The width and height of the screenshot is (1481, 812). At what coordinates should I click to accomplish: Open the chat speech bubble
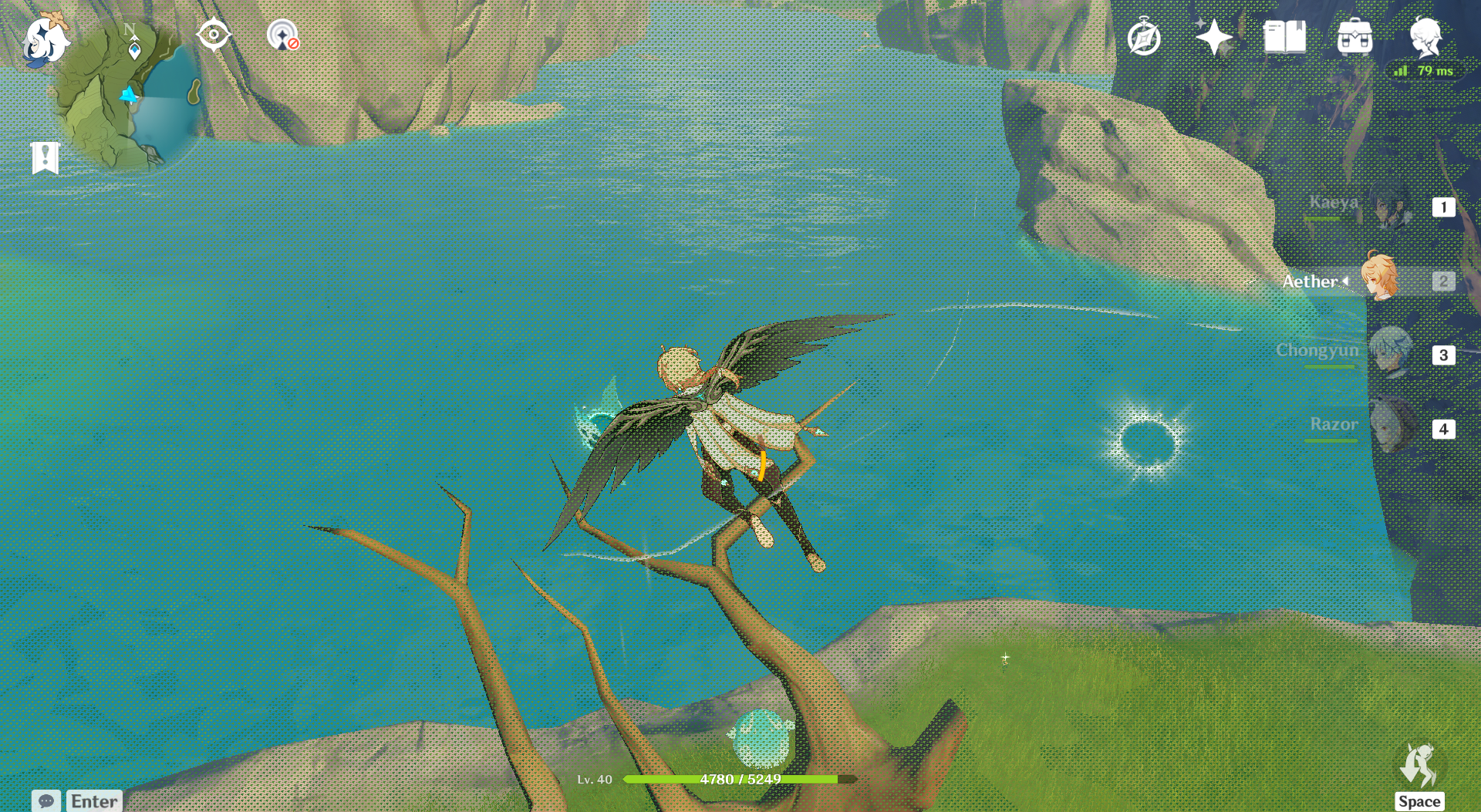[46, 800]
